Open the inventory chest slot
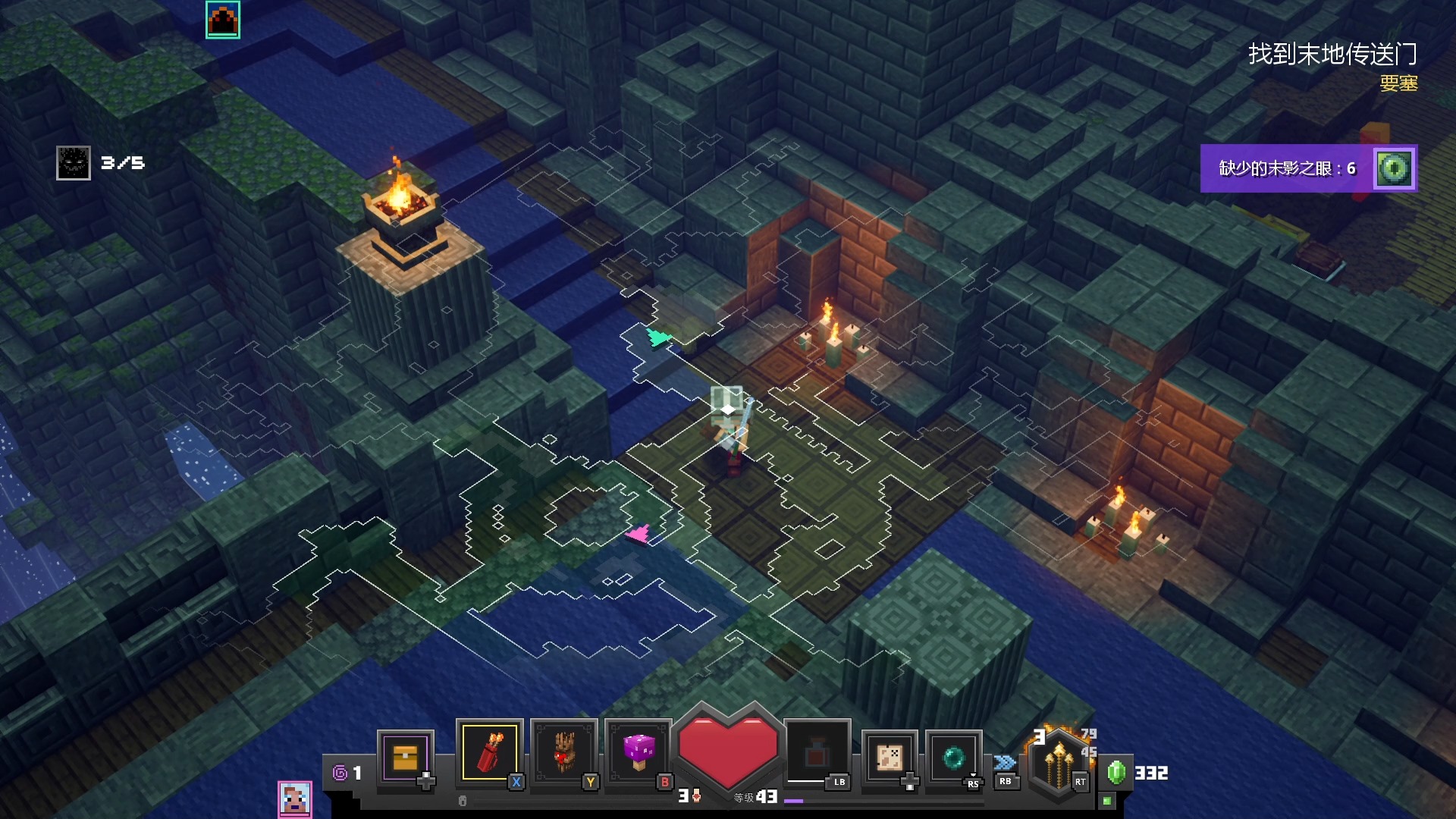The image size is (1456, 819). coord(405,757)
